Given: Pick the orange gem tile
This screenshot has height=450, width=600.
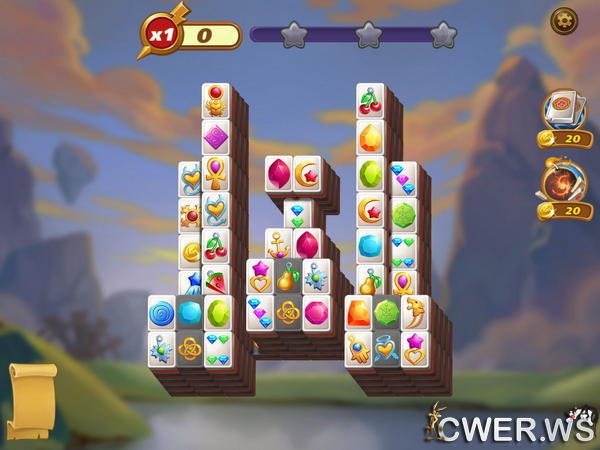Looking at the screenshot, I should (x=358, y=313).
